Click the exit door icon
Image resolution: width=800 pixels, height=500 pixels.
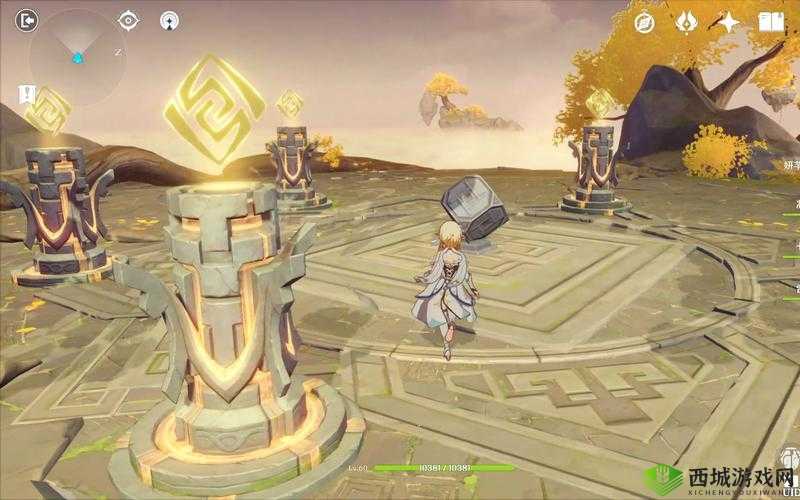27,19
